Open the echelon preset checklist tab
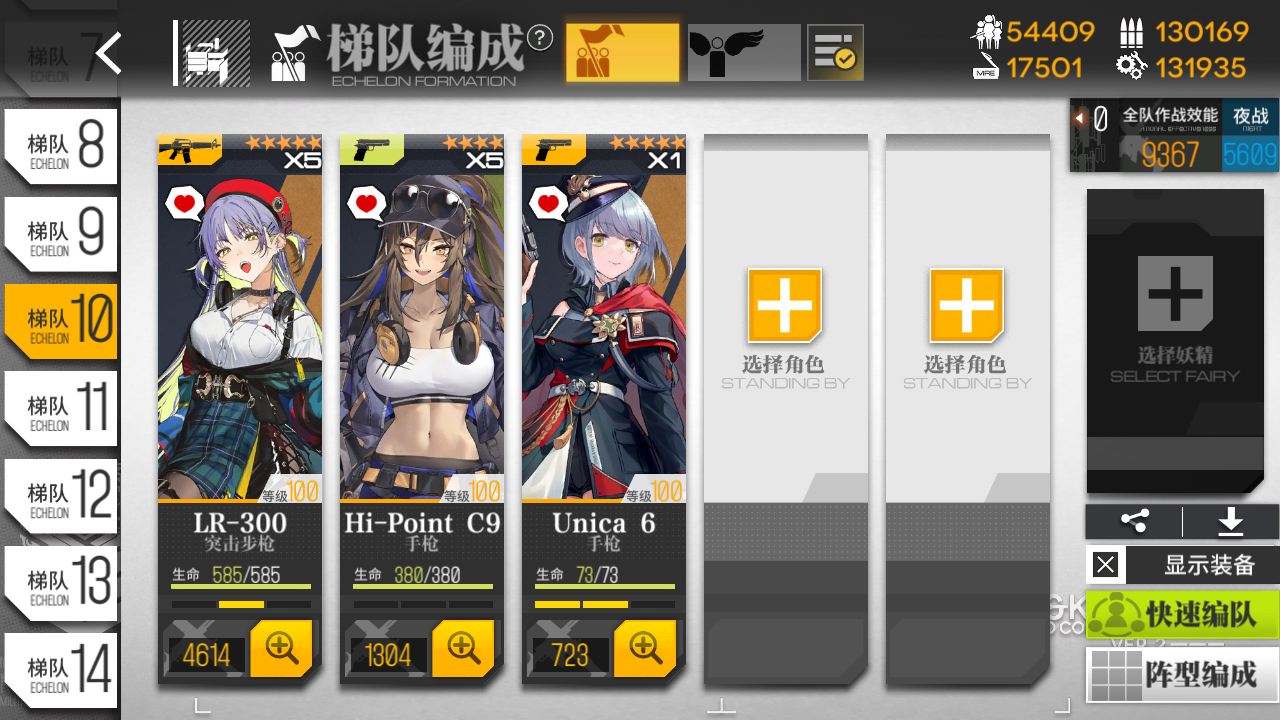 pyautogui.click(x=834, y=51)
